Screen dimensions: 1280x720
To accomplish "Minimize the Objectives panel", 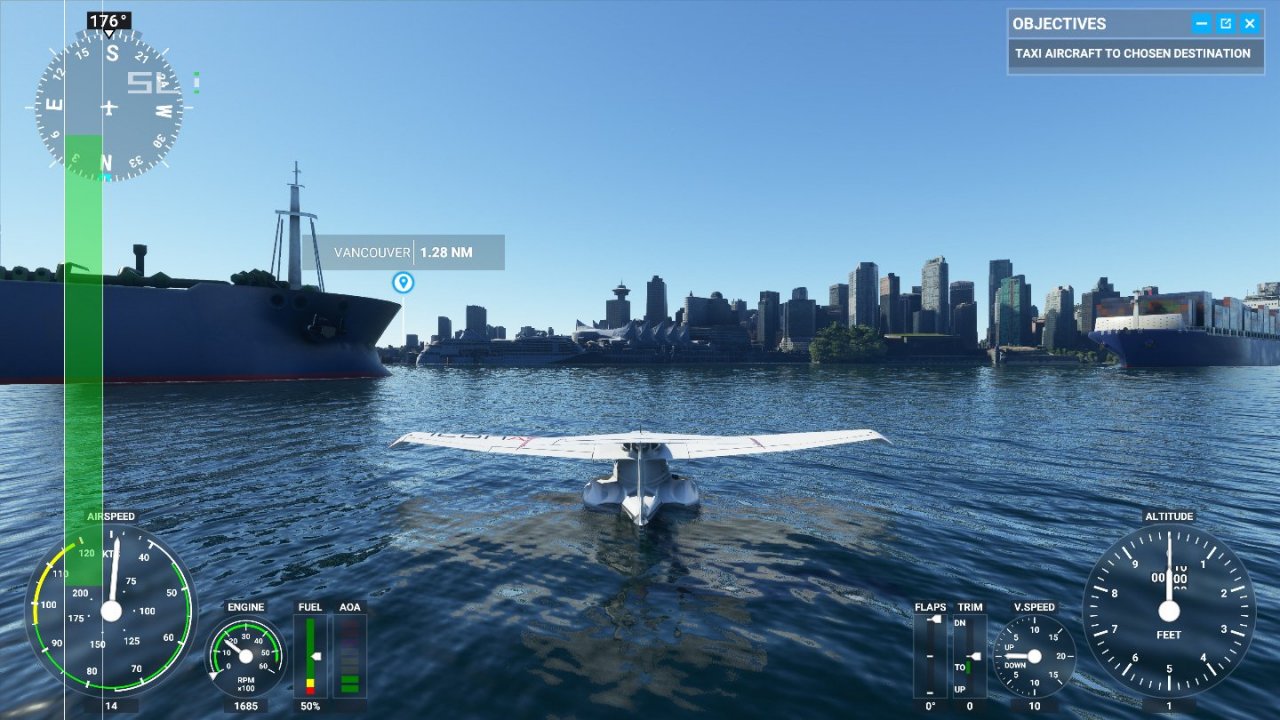I will tap(1201, 23).
